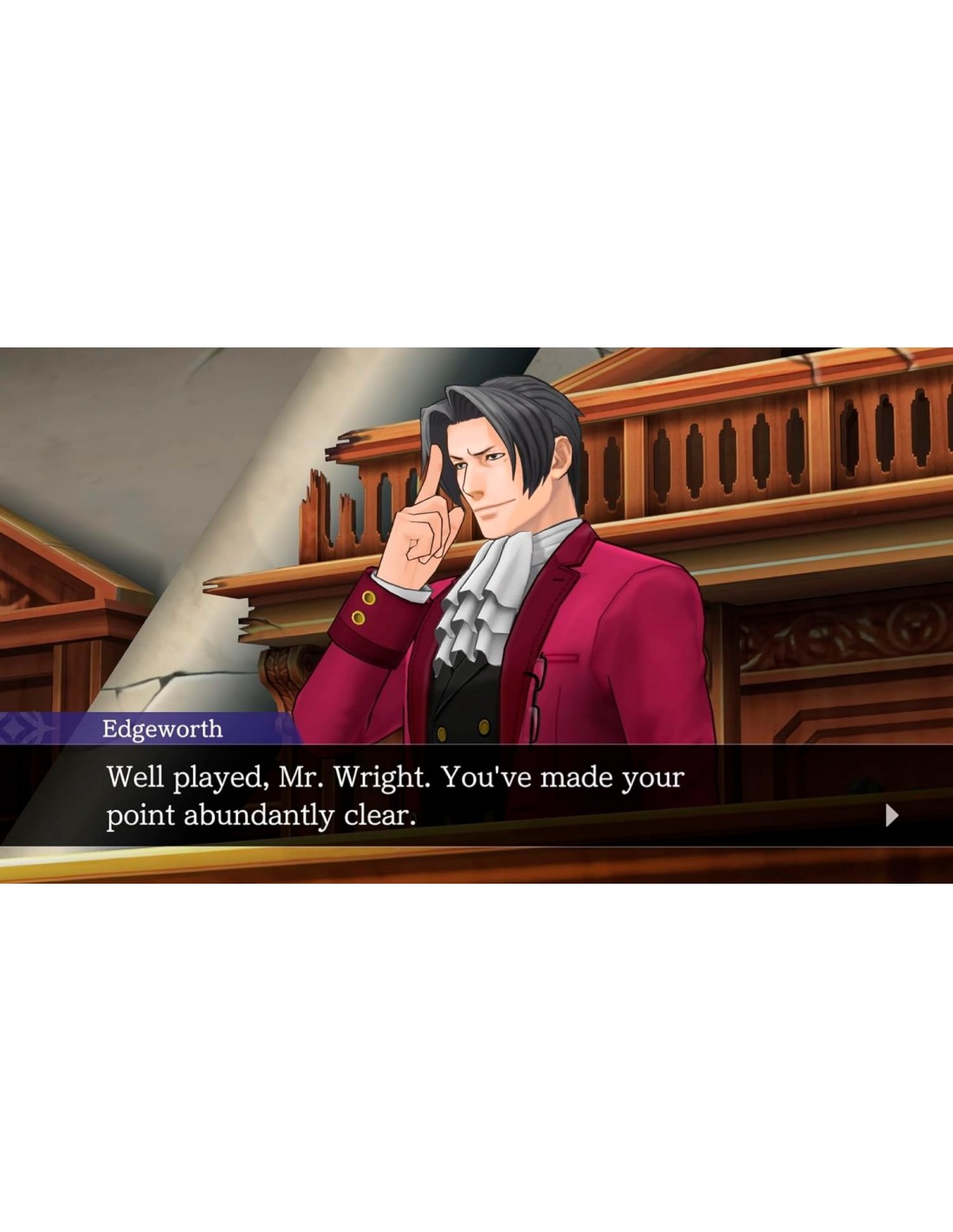The width and height of the screenshot is (953, 1232).
Task: Advance dialogue with the white arrow
Action: click(891, 815)
